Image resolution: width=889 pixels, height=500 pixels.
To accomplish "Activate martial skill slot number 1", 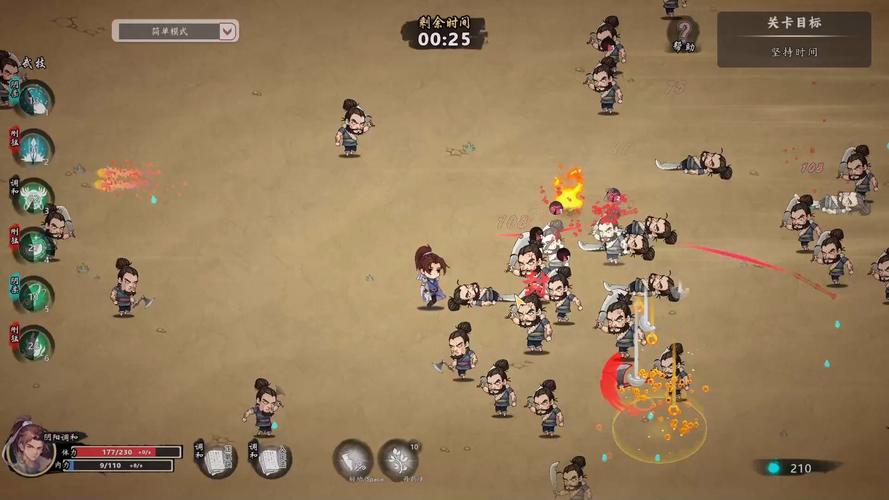I will coord(33,99).
